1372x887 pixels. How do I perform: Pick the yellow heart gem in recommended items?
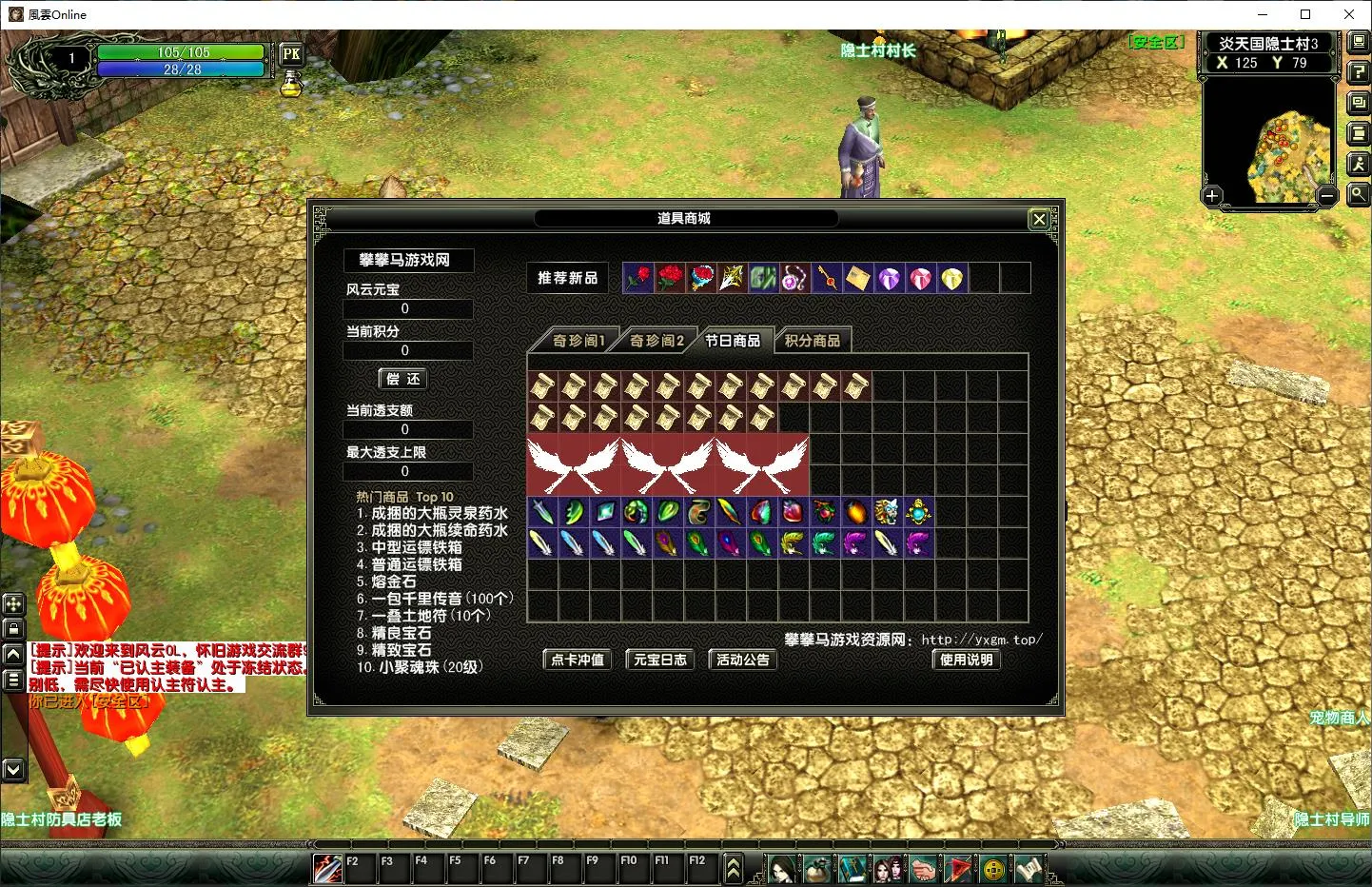pos(952,278)
